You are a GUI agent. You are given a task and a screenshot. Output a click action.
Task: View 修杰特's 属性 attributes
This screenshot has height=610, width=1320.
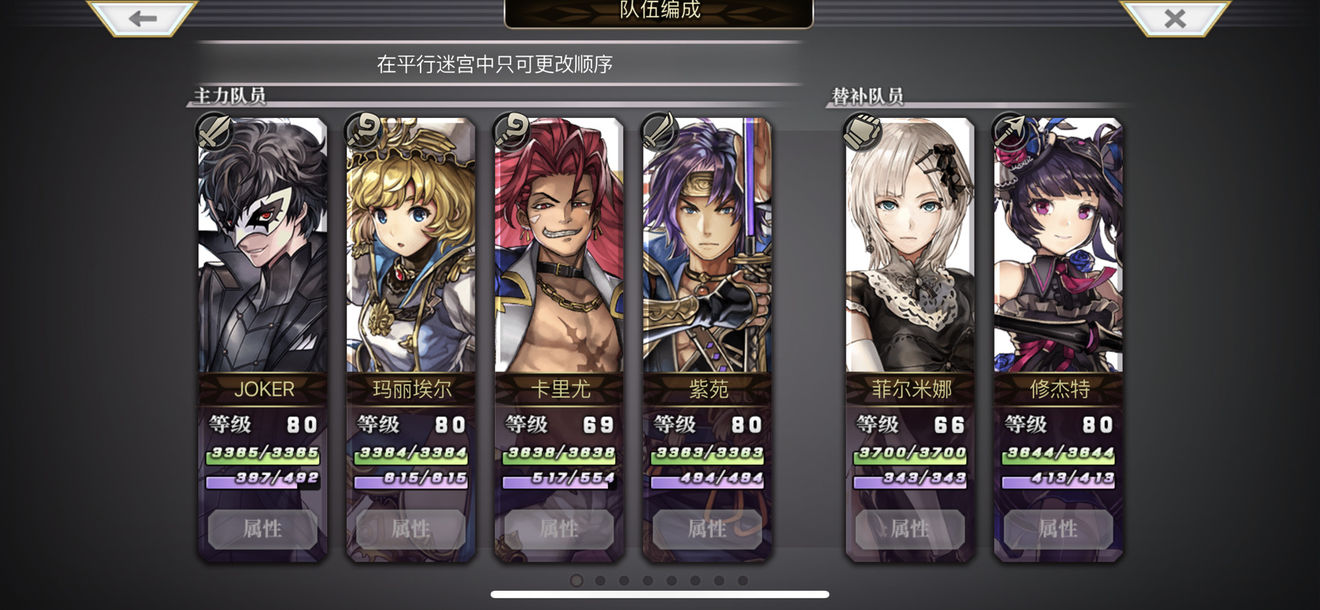[1058, 529]
